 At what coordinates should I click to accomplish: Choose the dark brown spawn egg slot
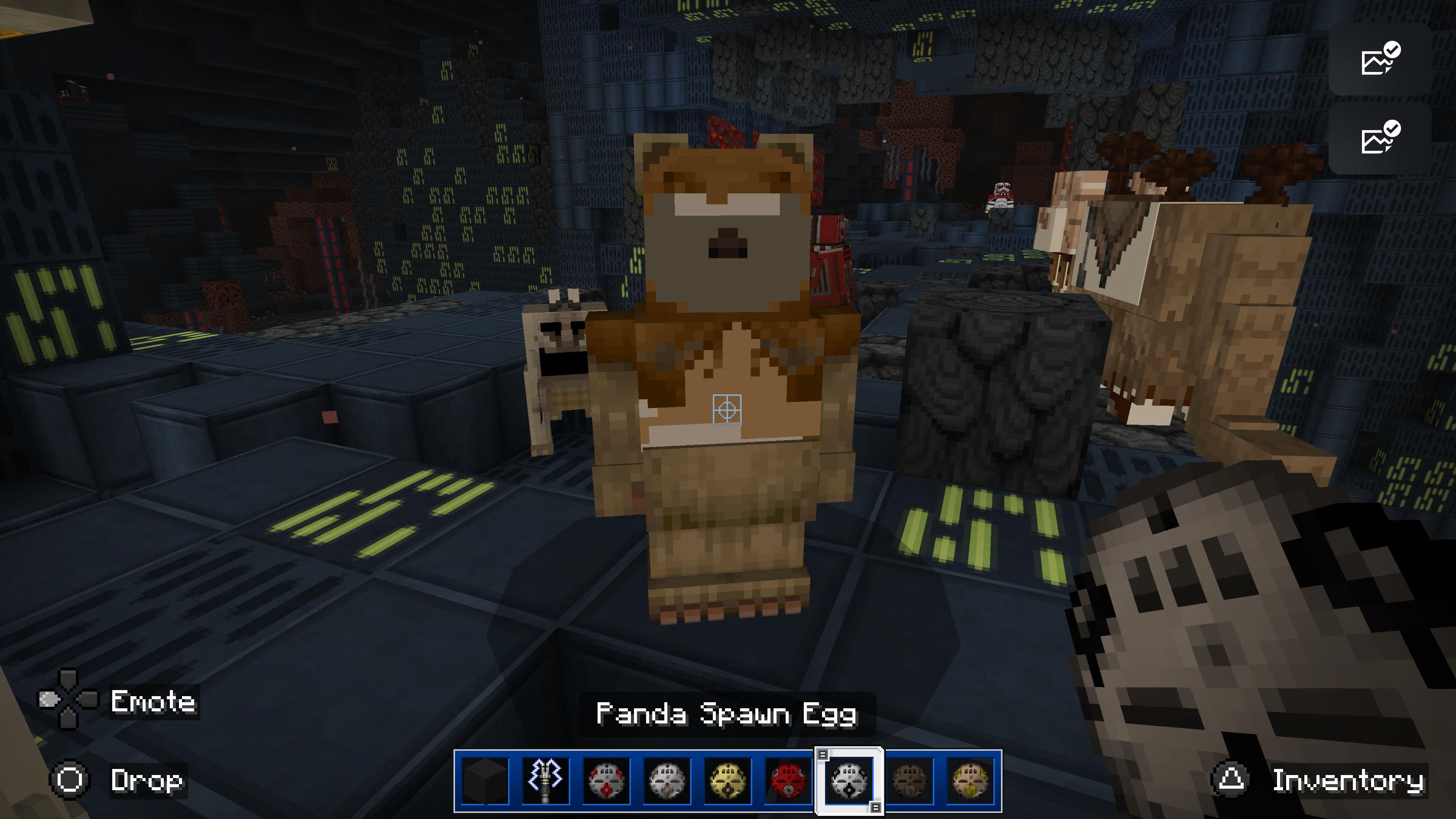coord(910,781)
